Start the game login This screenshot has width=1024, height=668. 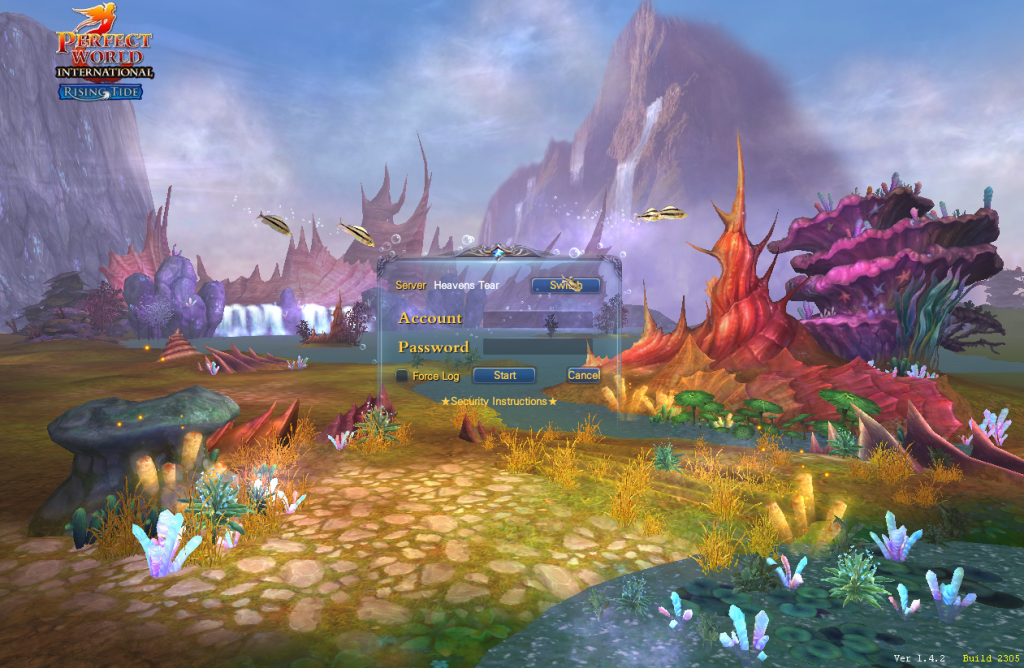[x=504, y=376]
